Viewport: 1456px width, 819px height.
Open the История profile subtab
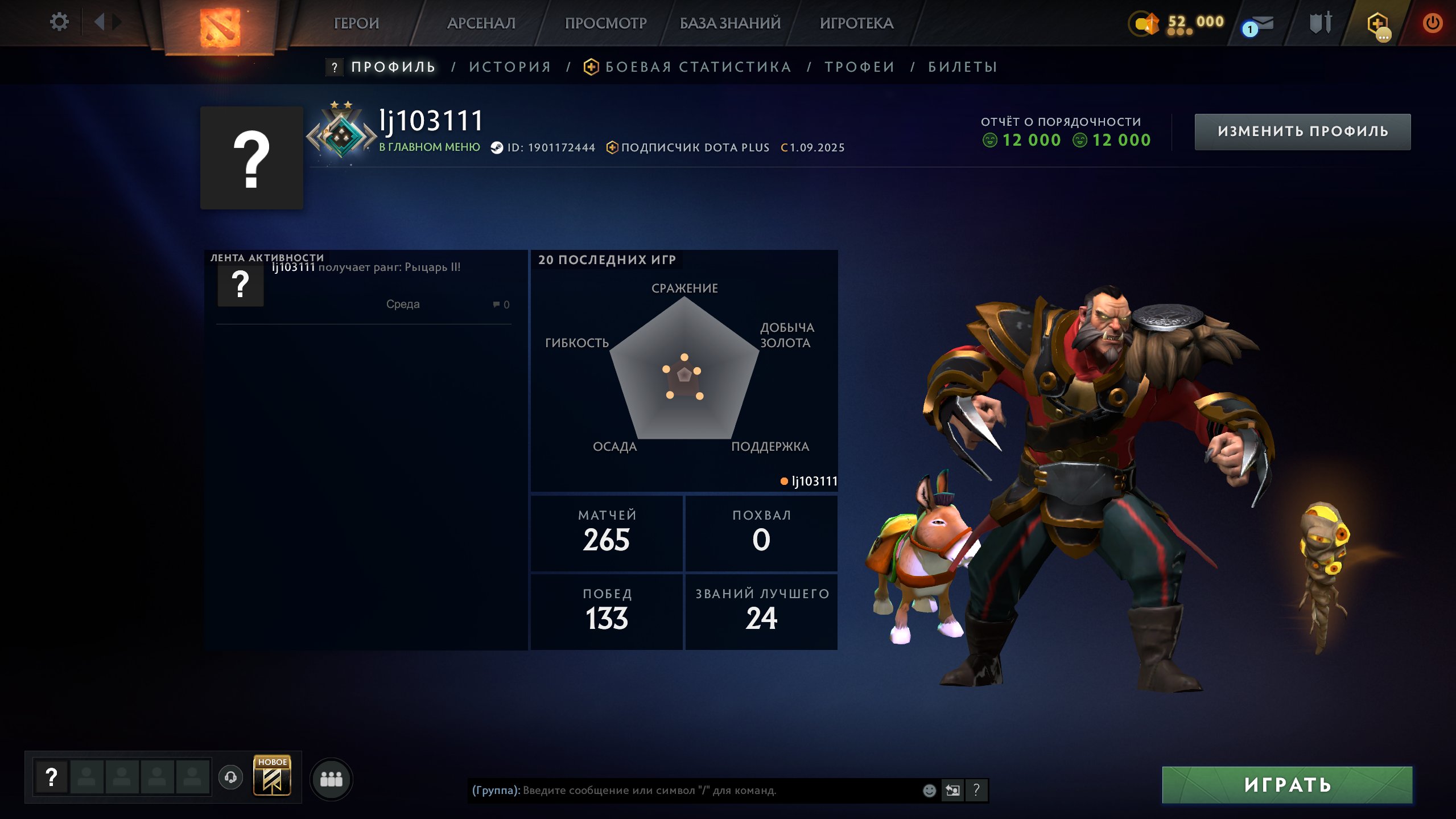tap(510, 67)
